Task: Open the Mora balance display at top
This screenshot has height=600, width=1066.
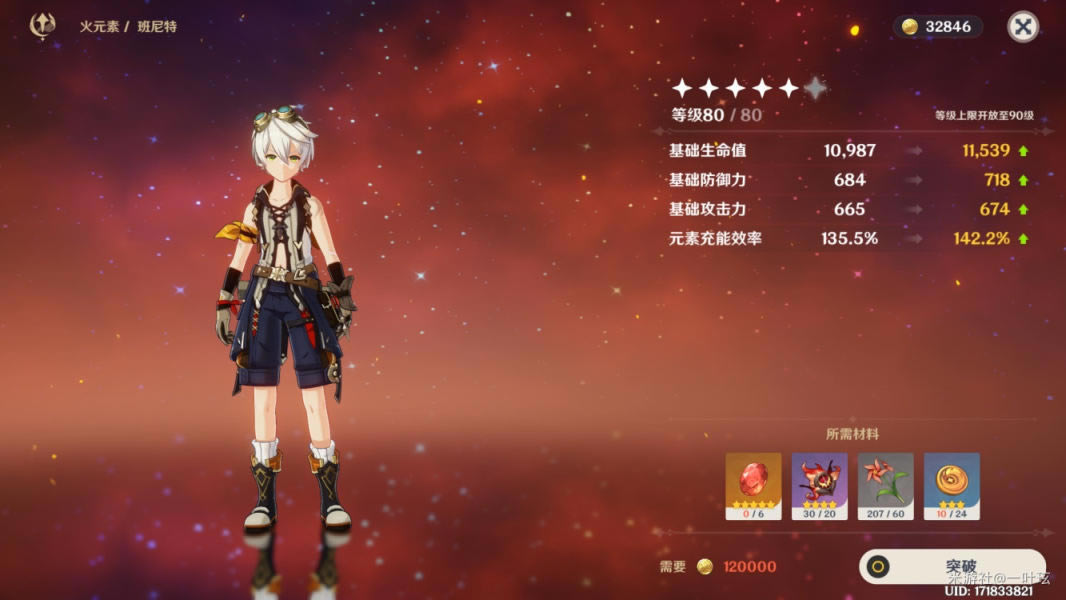Action: [x=937, y=27]
